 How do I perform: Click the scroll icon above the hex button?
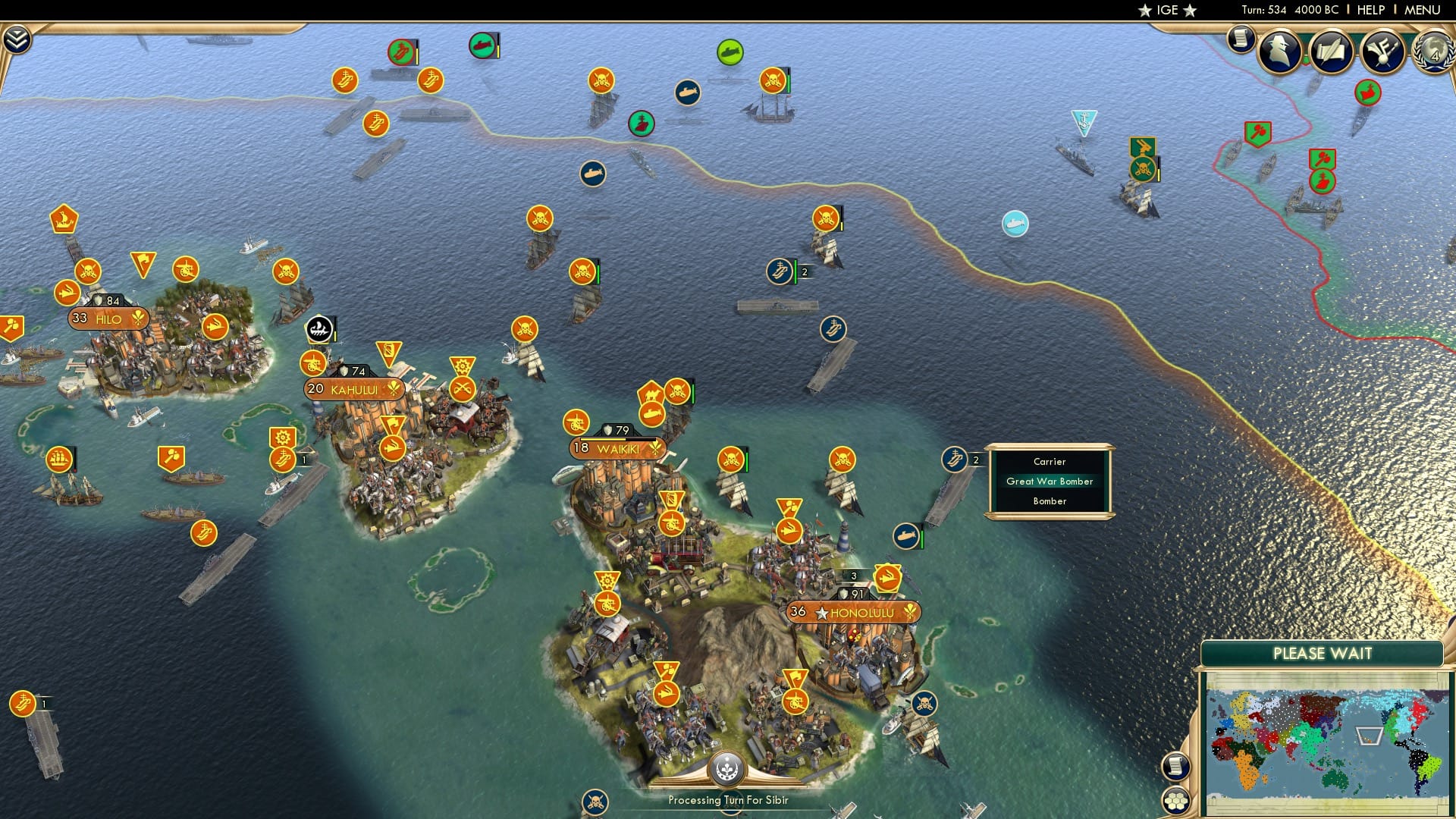[x=1176, y=765]
